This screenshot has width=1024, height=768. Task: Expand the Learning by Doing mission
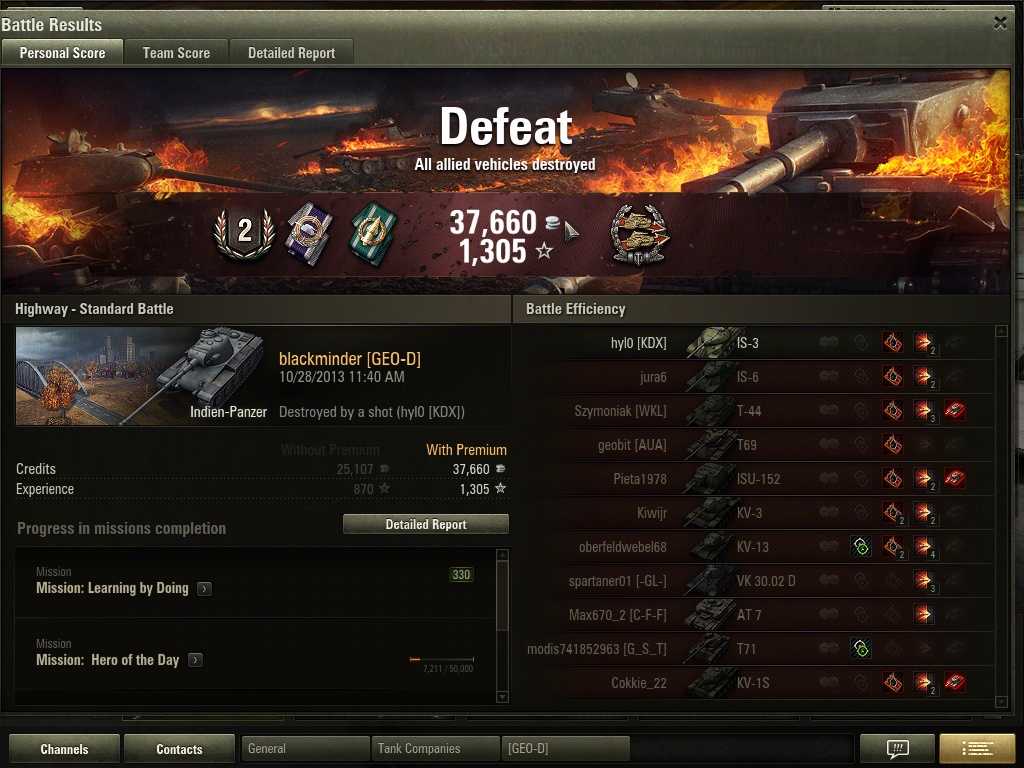click(204, 589)
